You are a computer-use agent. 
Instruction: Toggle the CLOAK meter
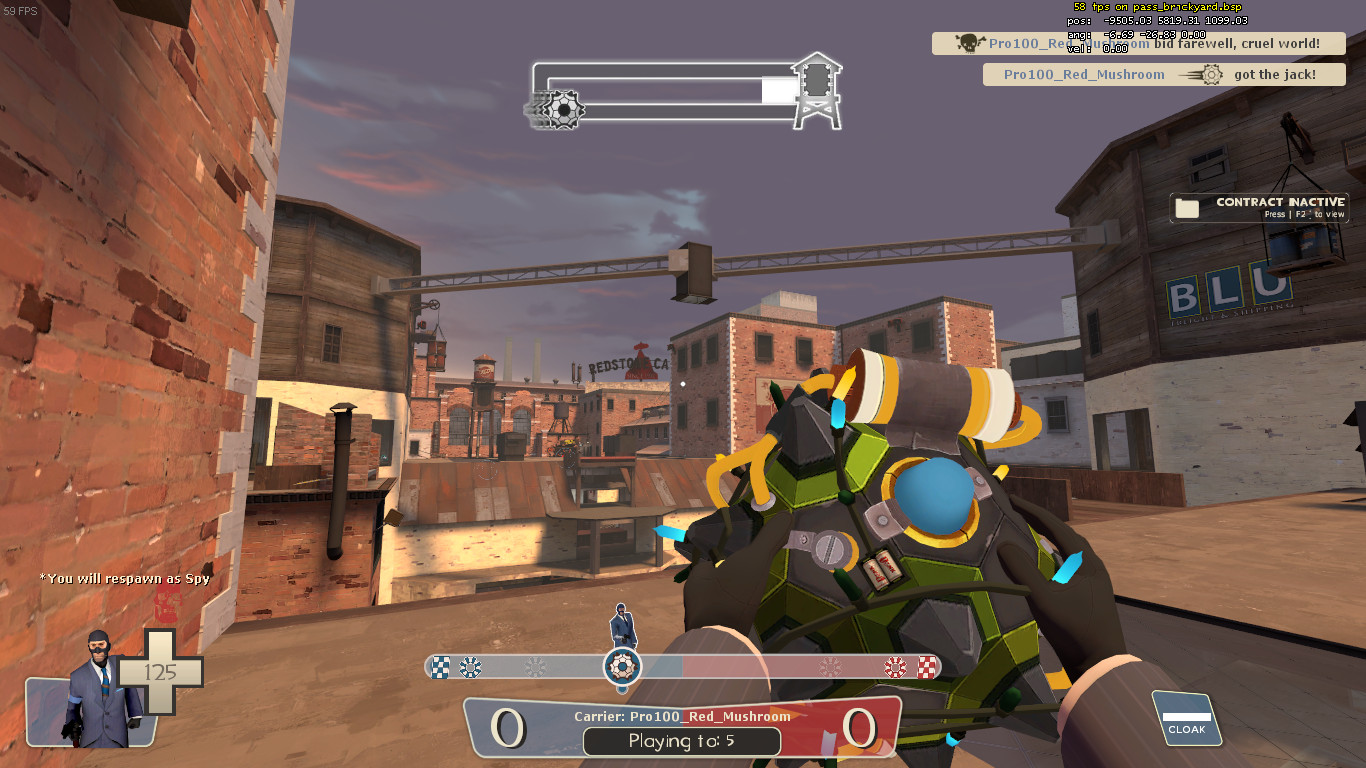1186,718
